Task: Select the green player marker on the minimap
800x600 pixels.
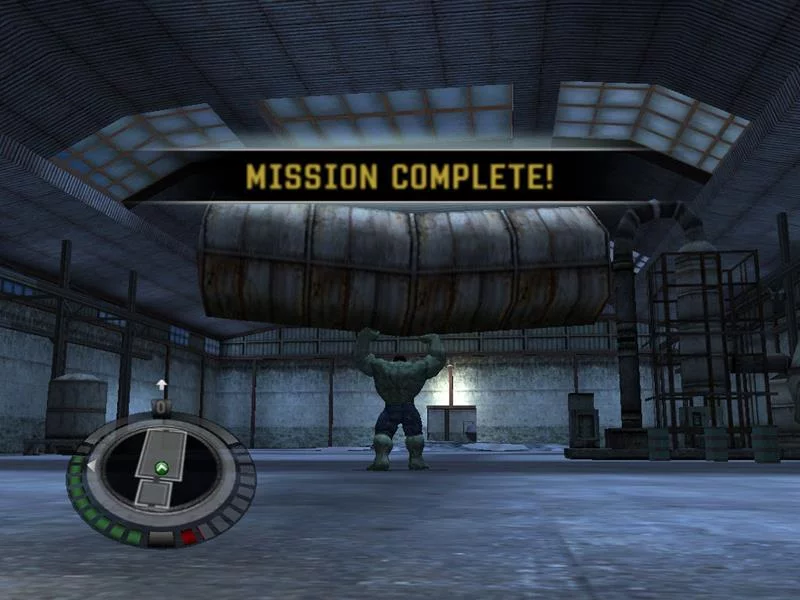Action: pyautogui.click(x=159, y=467)
